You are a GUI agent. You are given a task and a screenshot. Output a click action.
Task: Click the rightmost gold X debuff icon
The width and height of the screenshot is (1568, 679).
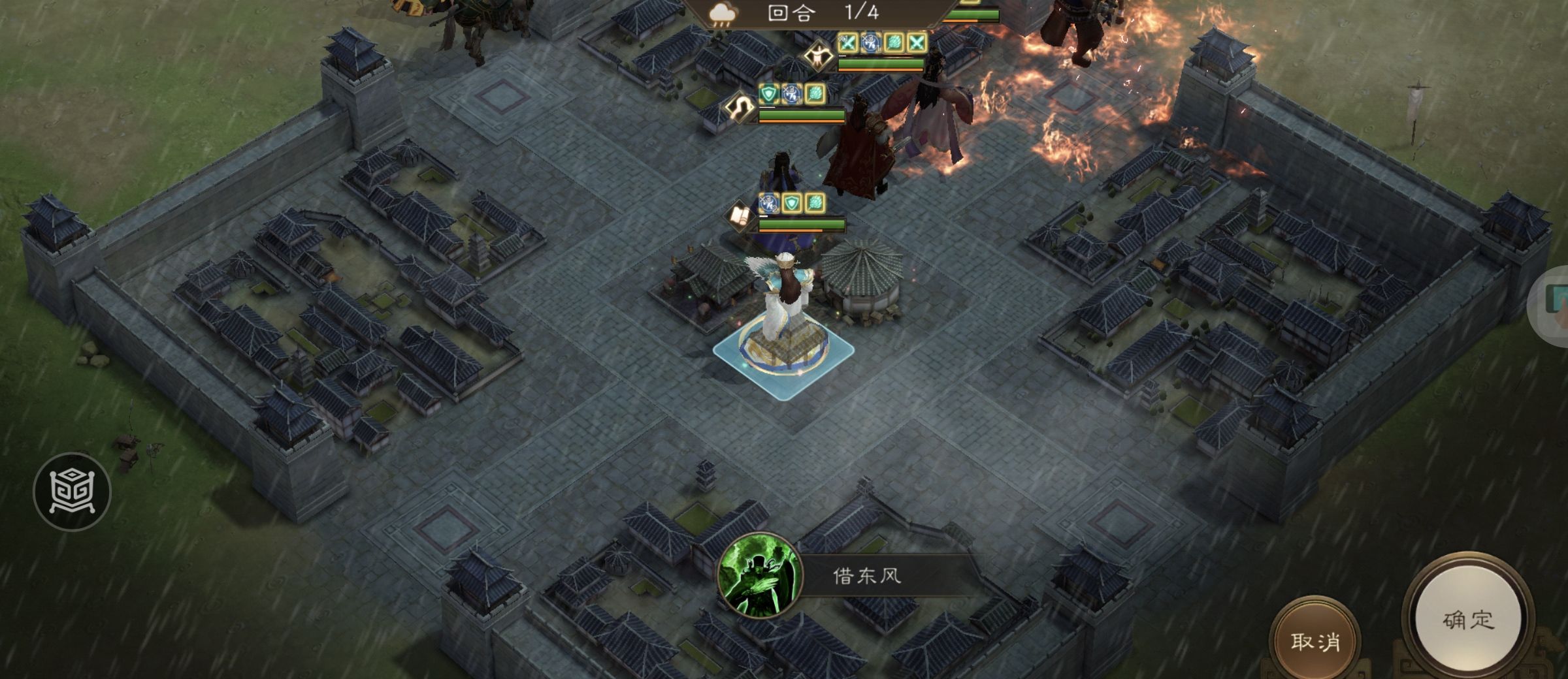pyautogui.click(x=916, y=42)
